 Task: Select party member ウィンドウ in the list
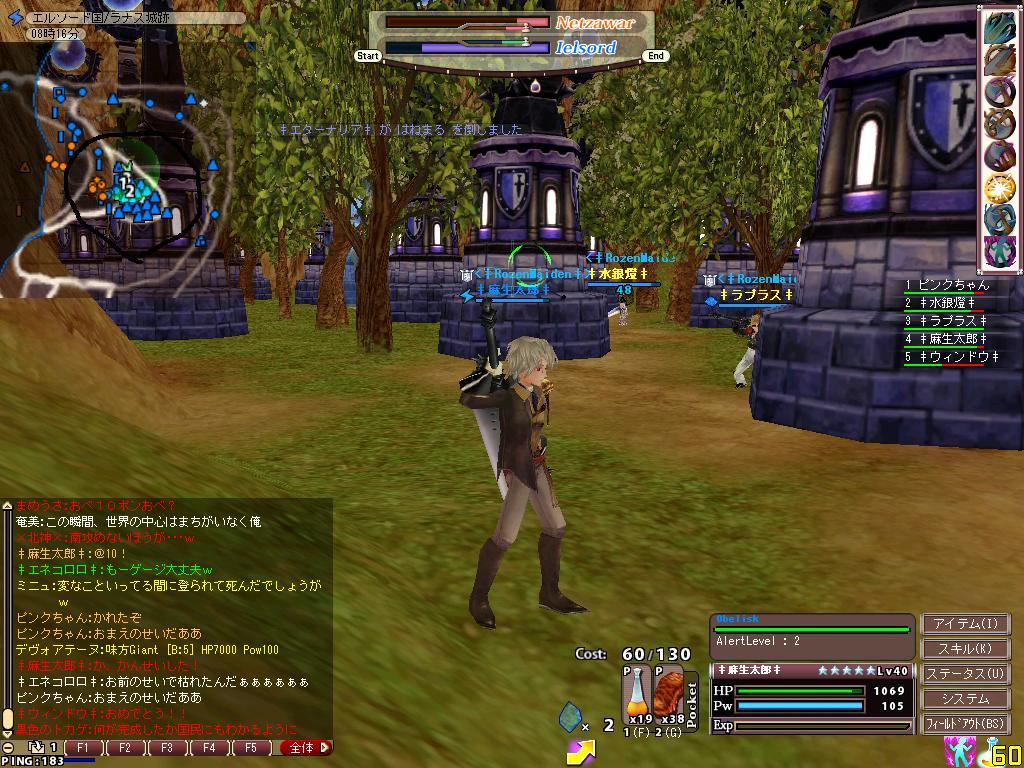pyautogui.click(x=950, y=357)
